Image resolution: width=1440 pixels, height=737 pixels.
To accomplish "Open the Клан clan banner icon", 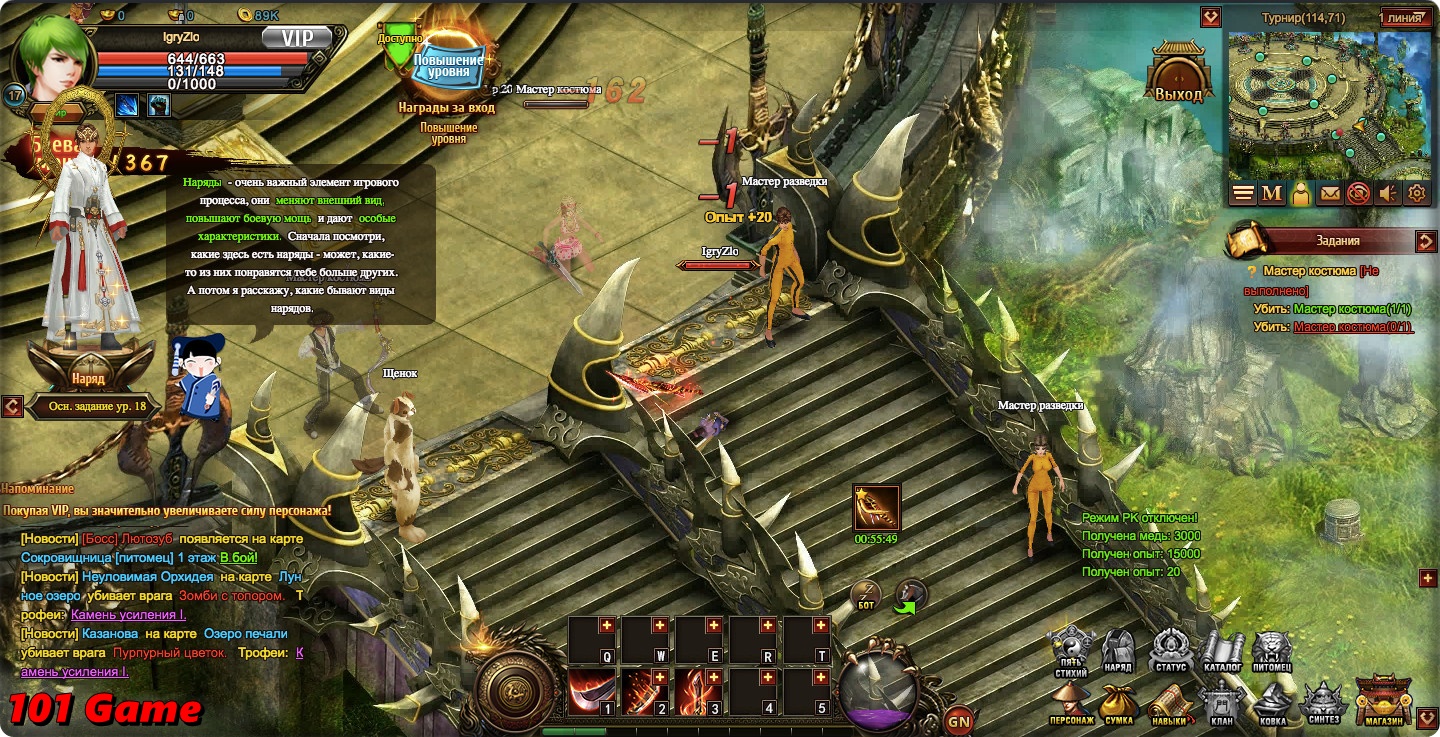I will [1222, 698].
